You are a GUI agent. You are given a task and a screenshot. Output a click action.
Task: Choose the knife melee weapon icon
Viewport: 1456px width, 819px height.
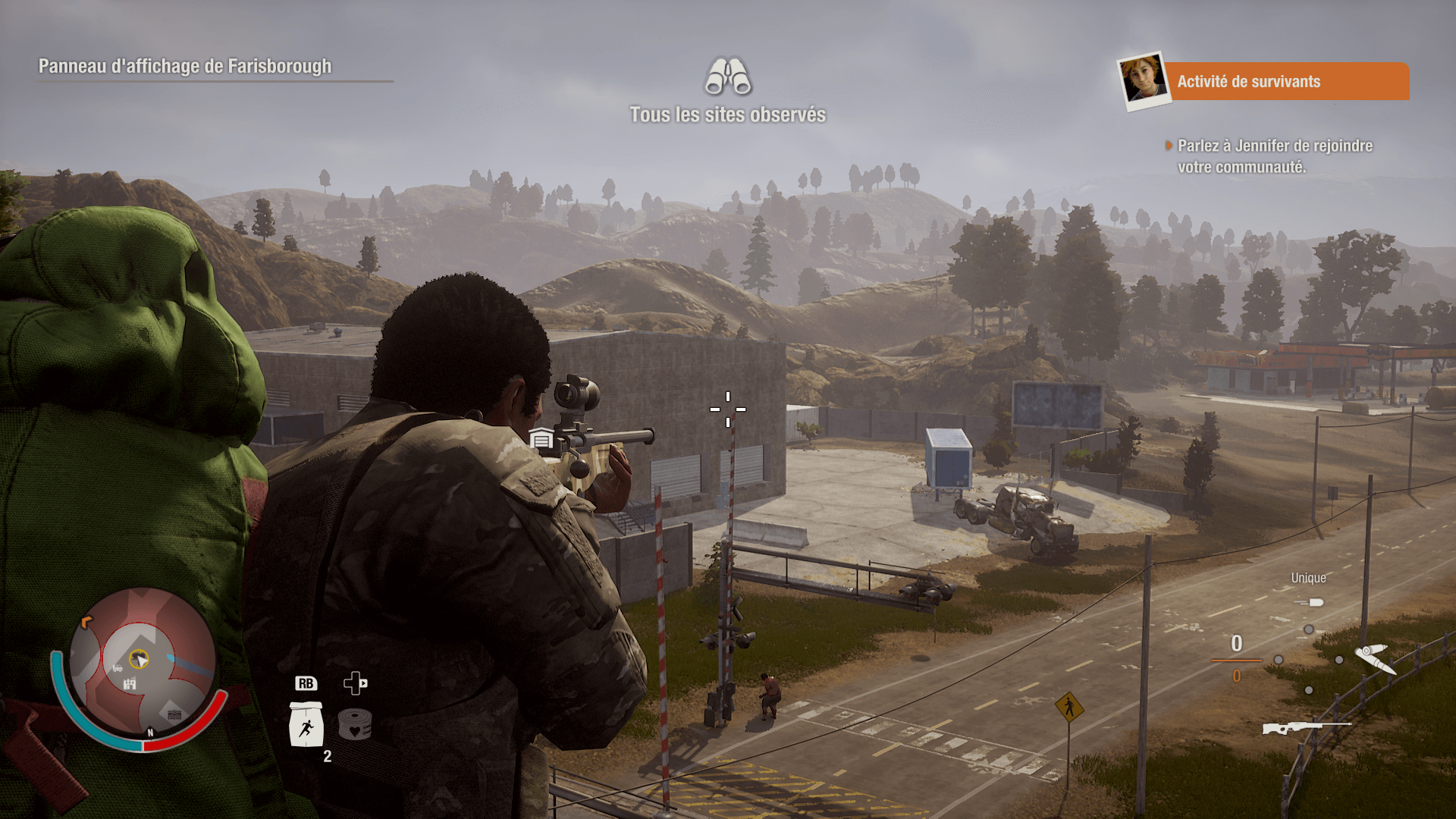pyautogui.click(x=1375, y=657)
